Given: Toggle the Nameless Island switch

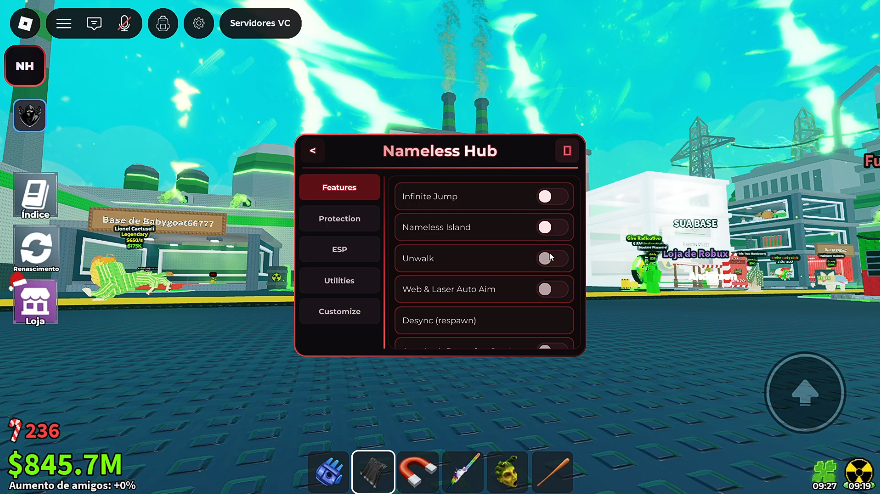Looking at the screenshot, I should [x=552, y=227].
